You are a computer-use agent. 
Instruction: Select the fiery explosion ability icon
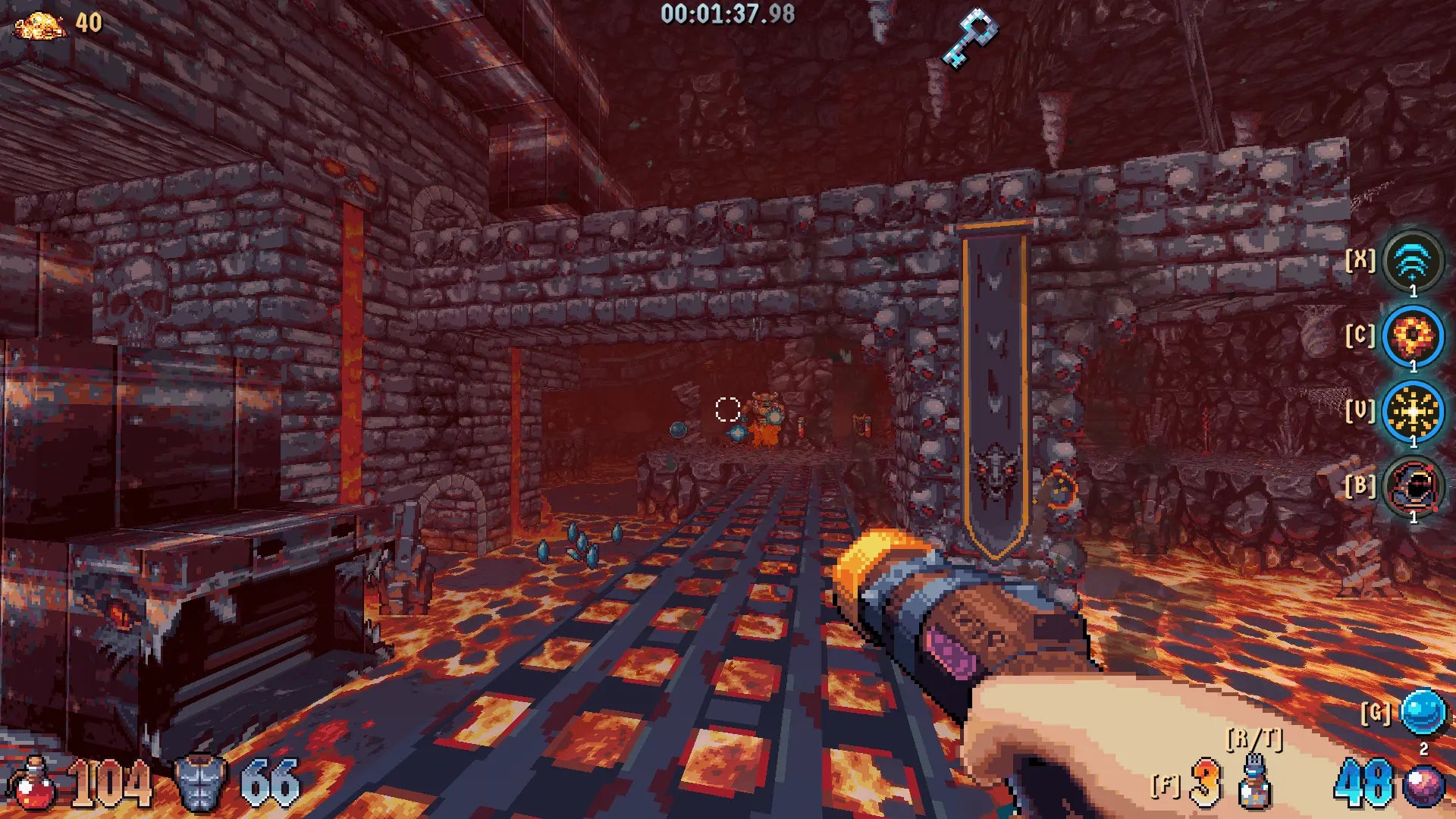1412,336
